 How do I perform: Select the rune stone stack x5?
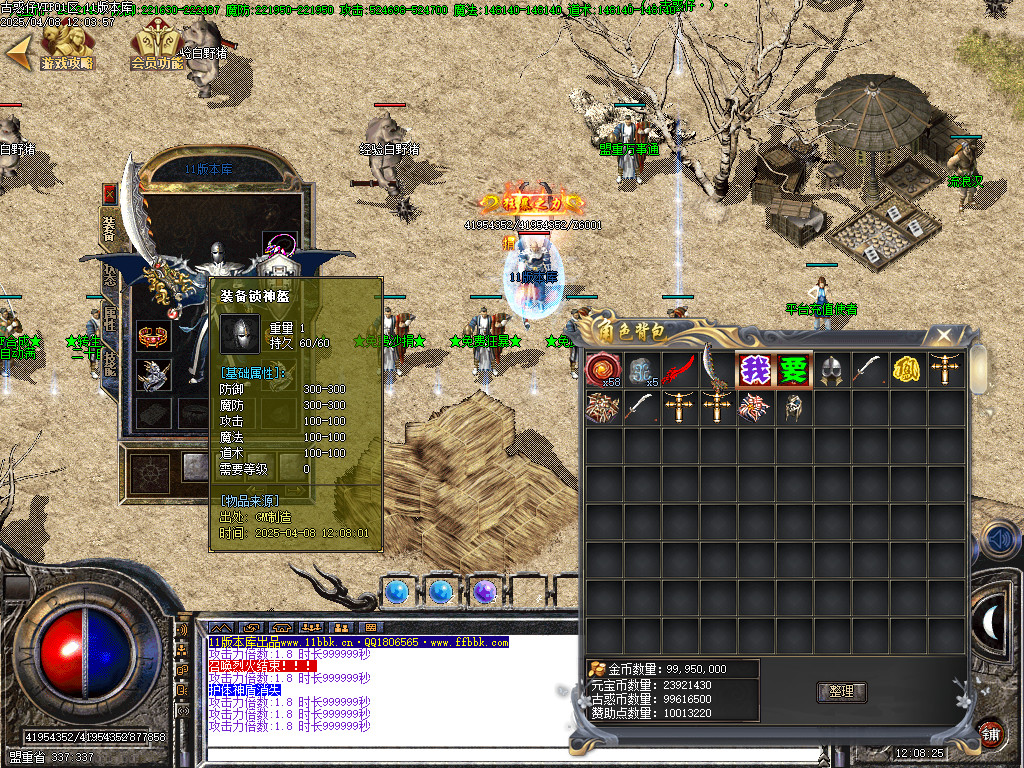coord(641,370)
